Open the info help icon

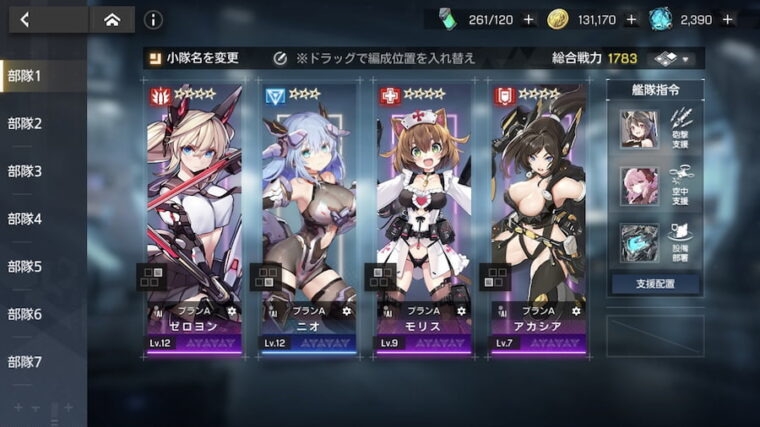coord(153,19)
